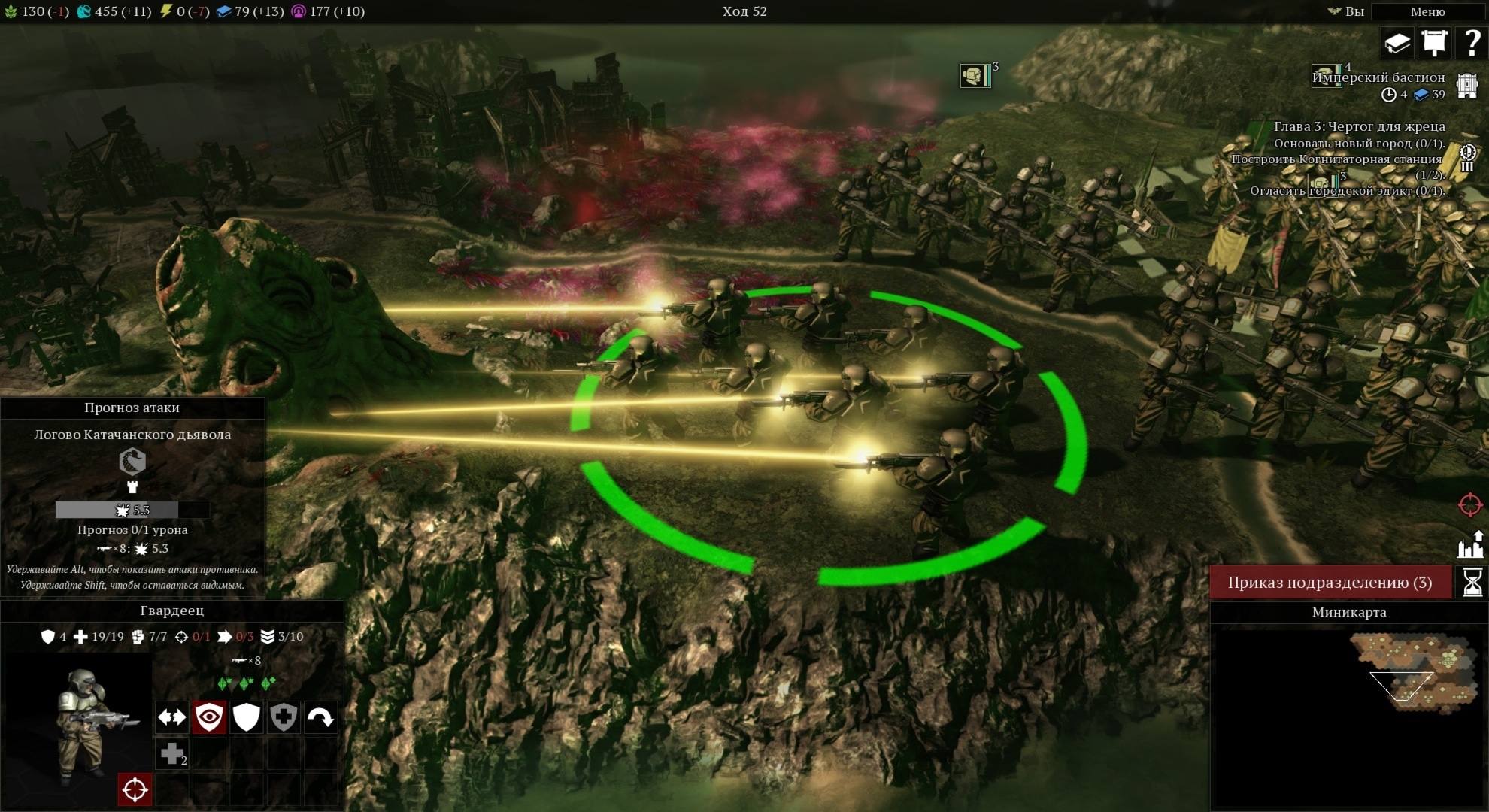Viewport: 1489px width, 812px height.
Task: Open the banner scroll panel icon
Action: (x=1434, y=43)
